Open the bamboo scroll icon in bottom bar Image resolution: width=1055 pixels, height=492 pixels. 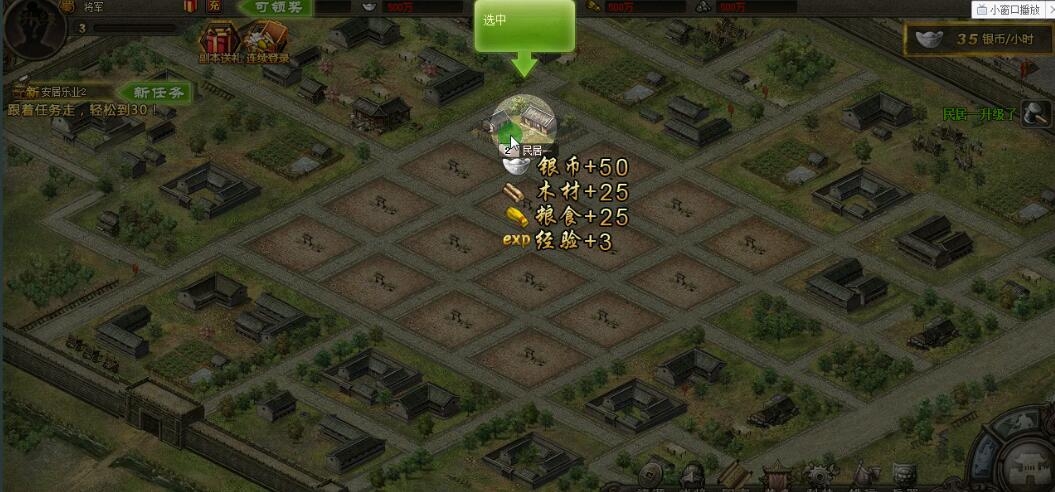[735, 476]
